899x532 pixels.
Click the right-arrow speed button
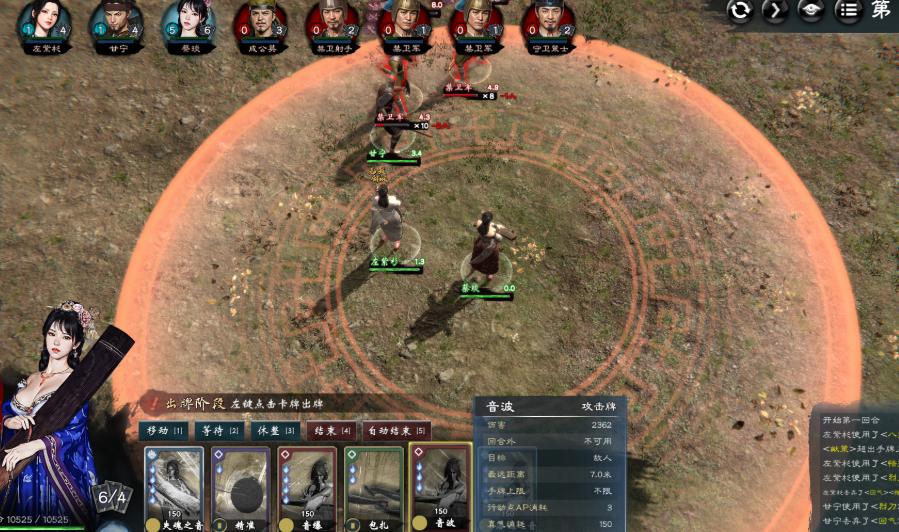[775, 11]
